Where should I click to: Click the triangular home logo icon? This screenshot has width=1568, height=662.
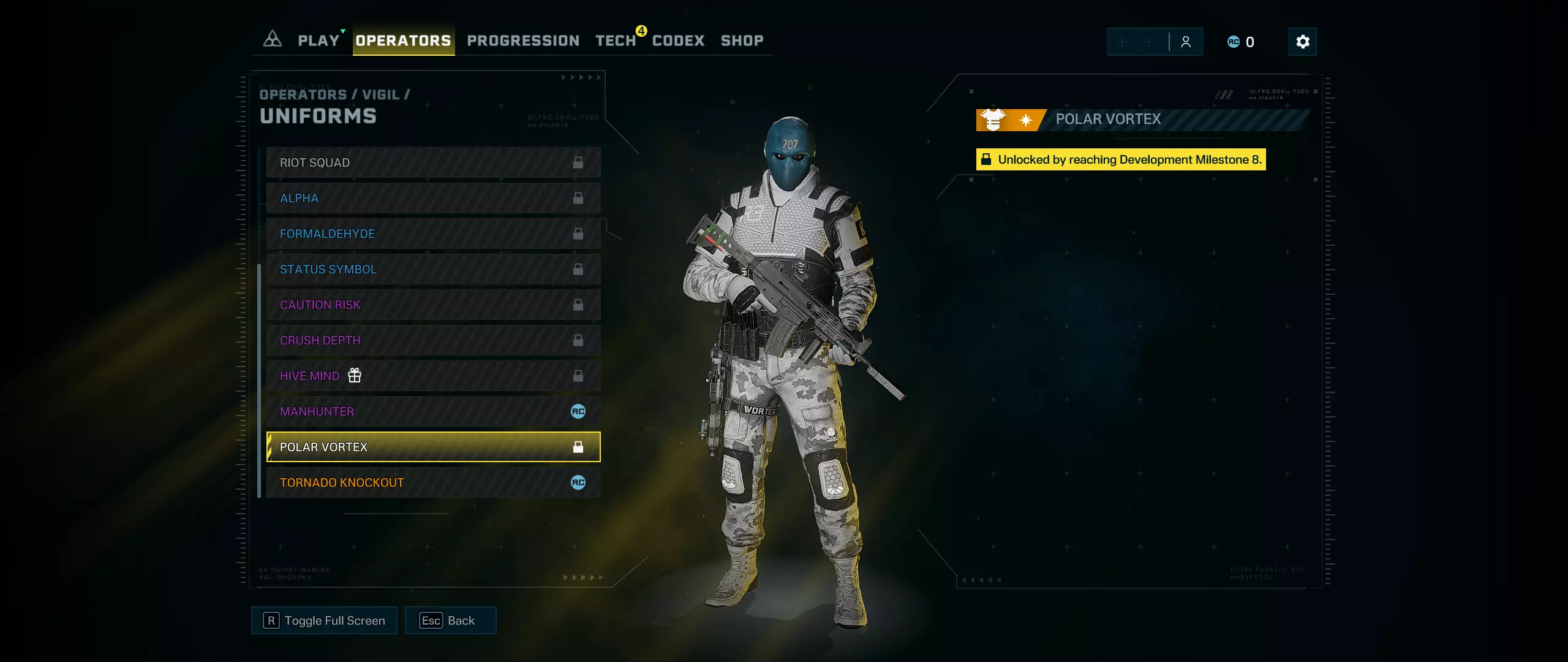(x=272, y=40)
